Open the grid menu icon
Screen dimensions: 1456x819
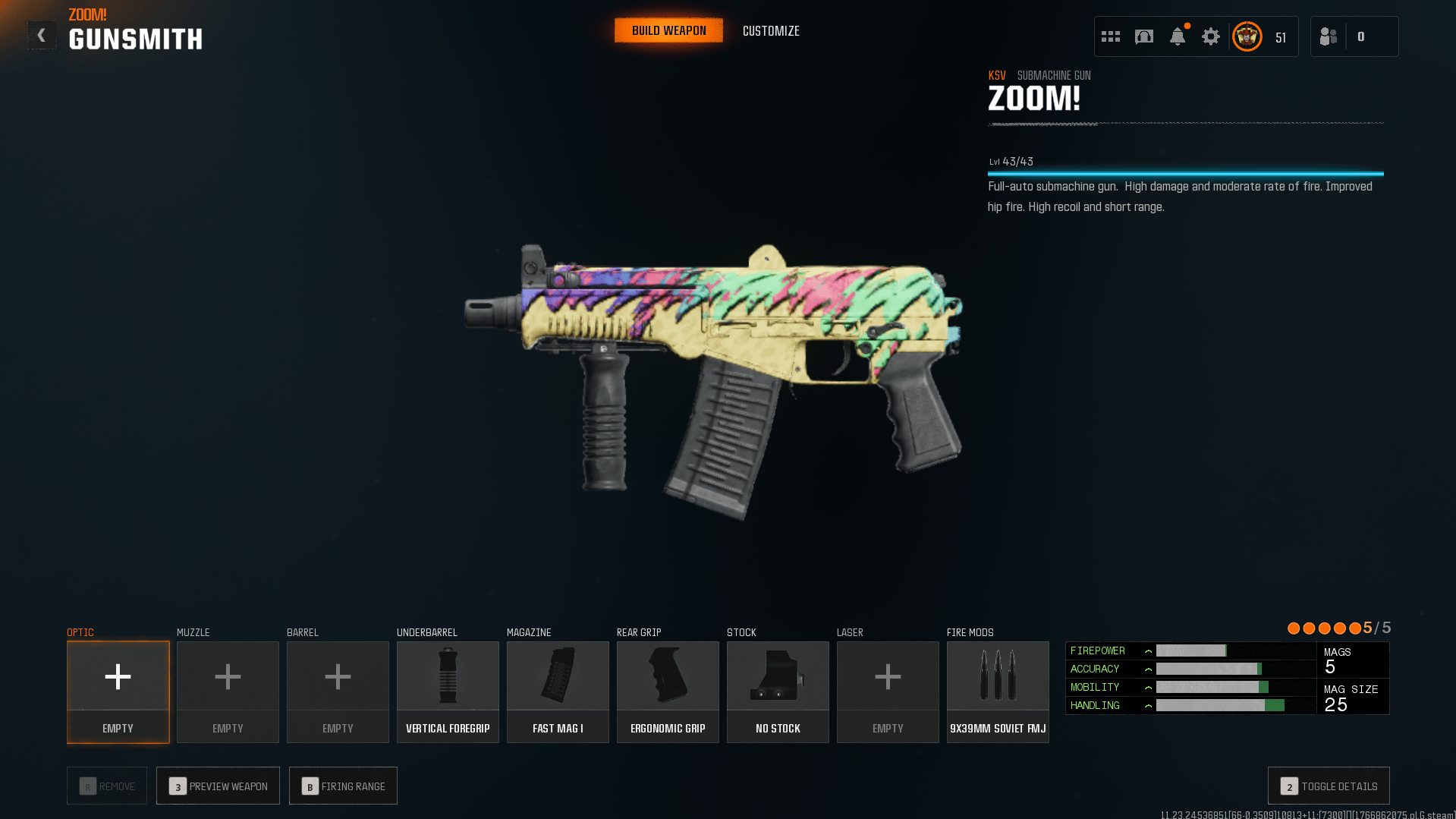1111,36
